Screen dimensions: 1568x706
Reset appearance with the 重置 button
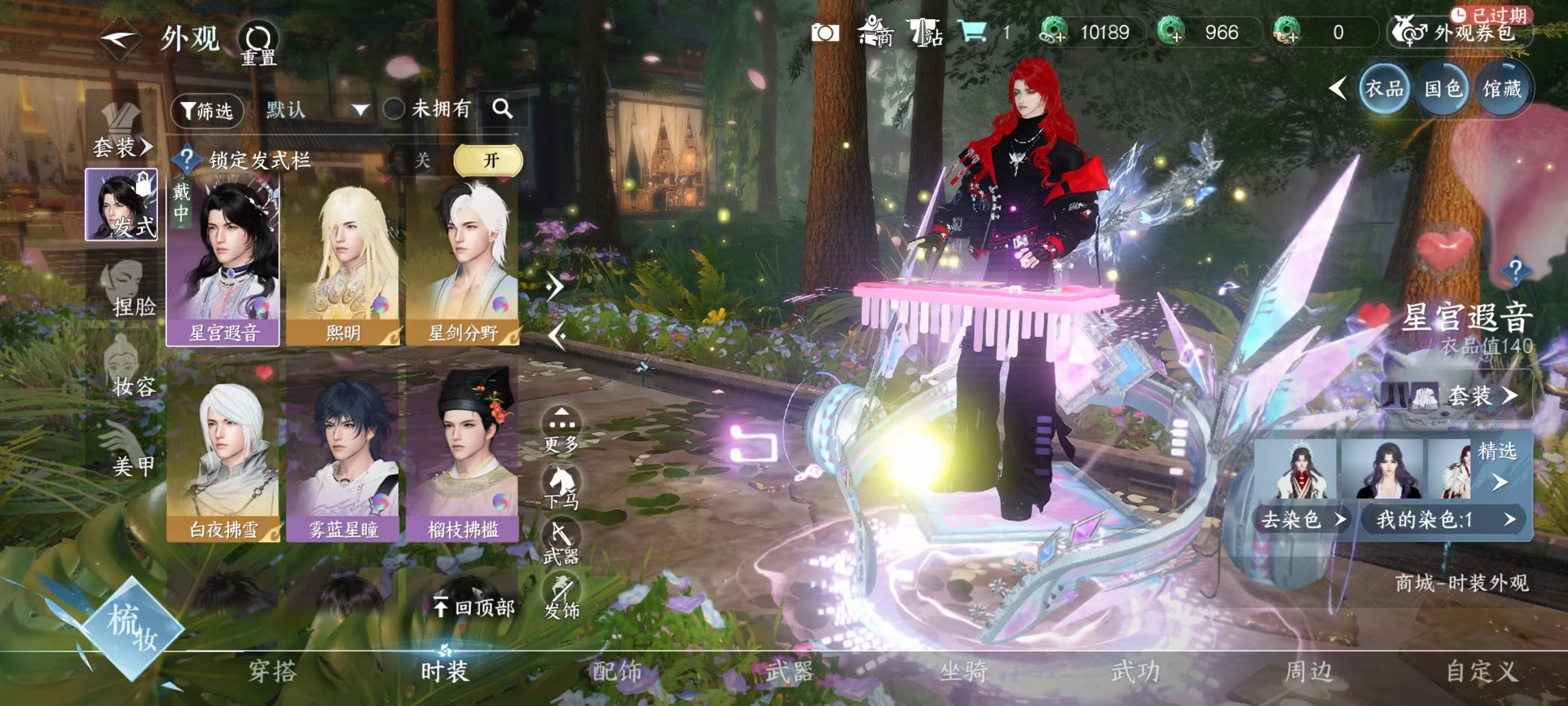[x=258, y=43]
